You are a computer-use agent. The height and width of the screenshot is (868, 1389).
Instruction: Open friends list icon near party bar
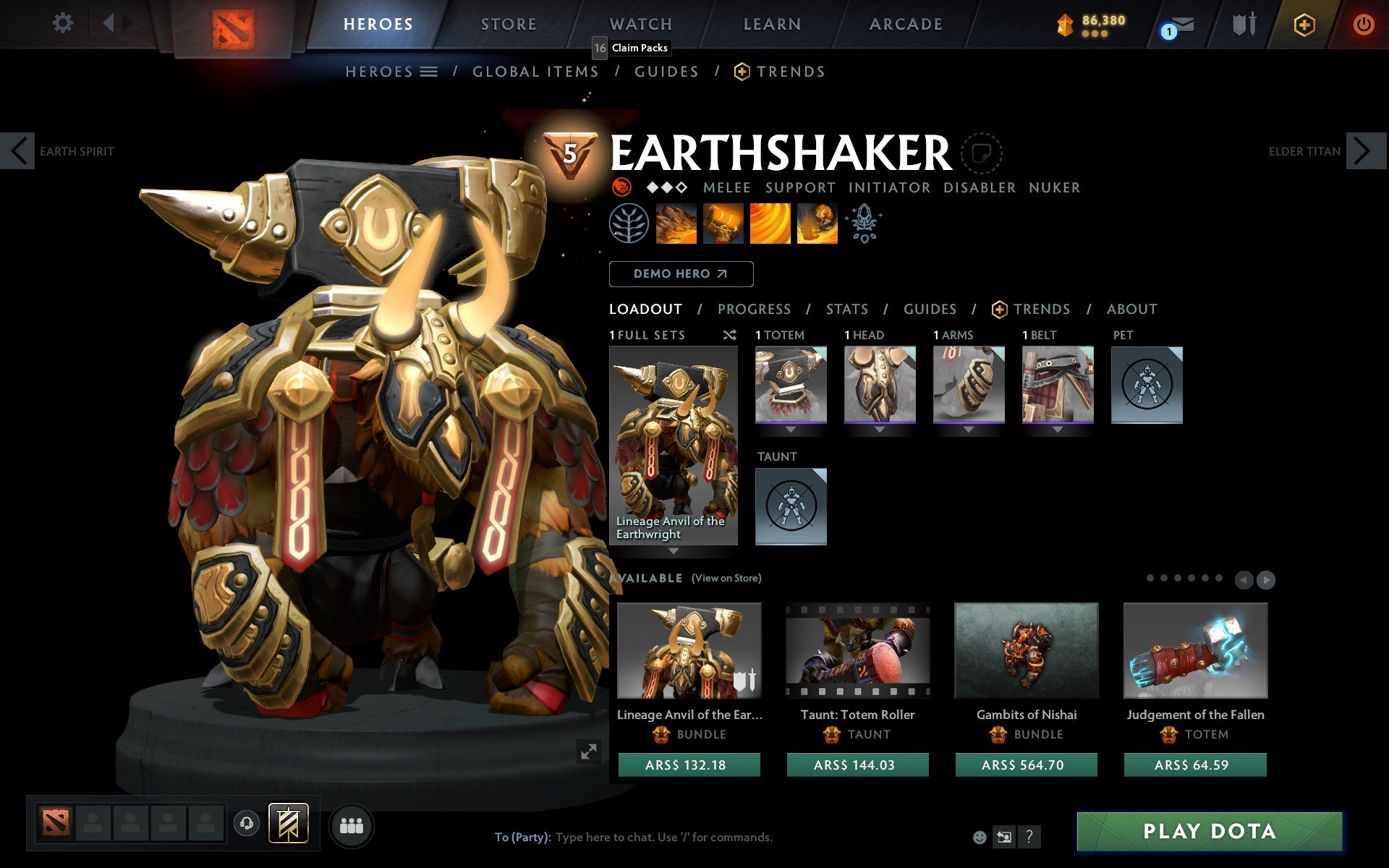coord(352,824)
